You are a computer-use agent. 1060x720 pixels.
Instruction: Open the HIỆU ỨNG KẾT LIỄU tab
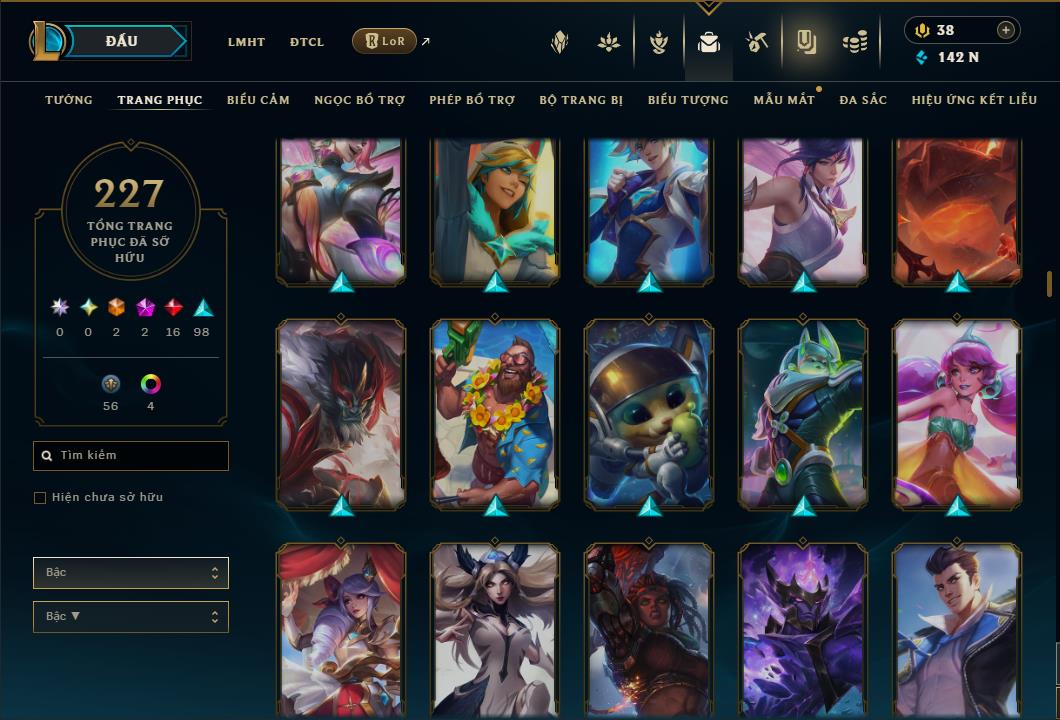tap(974, 100)
